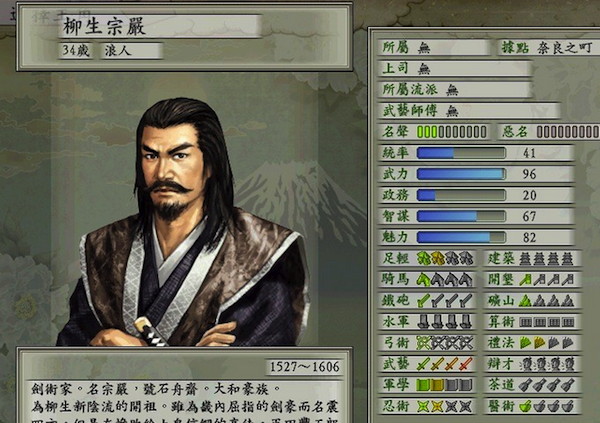Image resolution: width=600 pixels, height=423 pixels.
Task: Select the 足輕 infantry skill row
Action: tap(430, 259)
